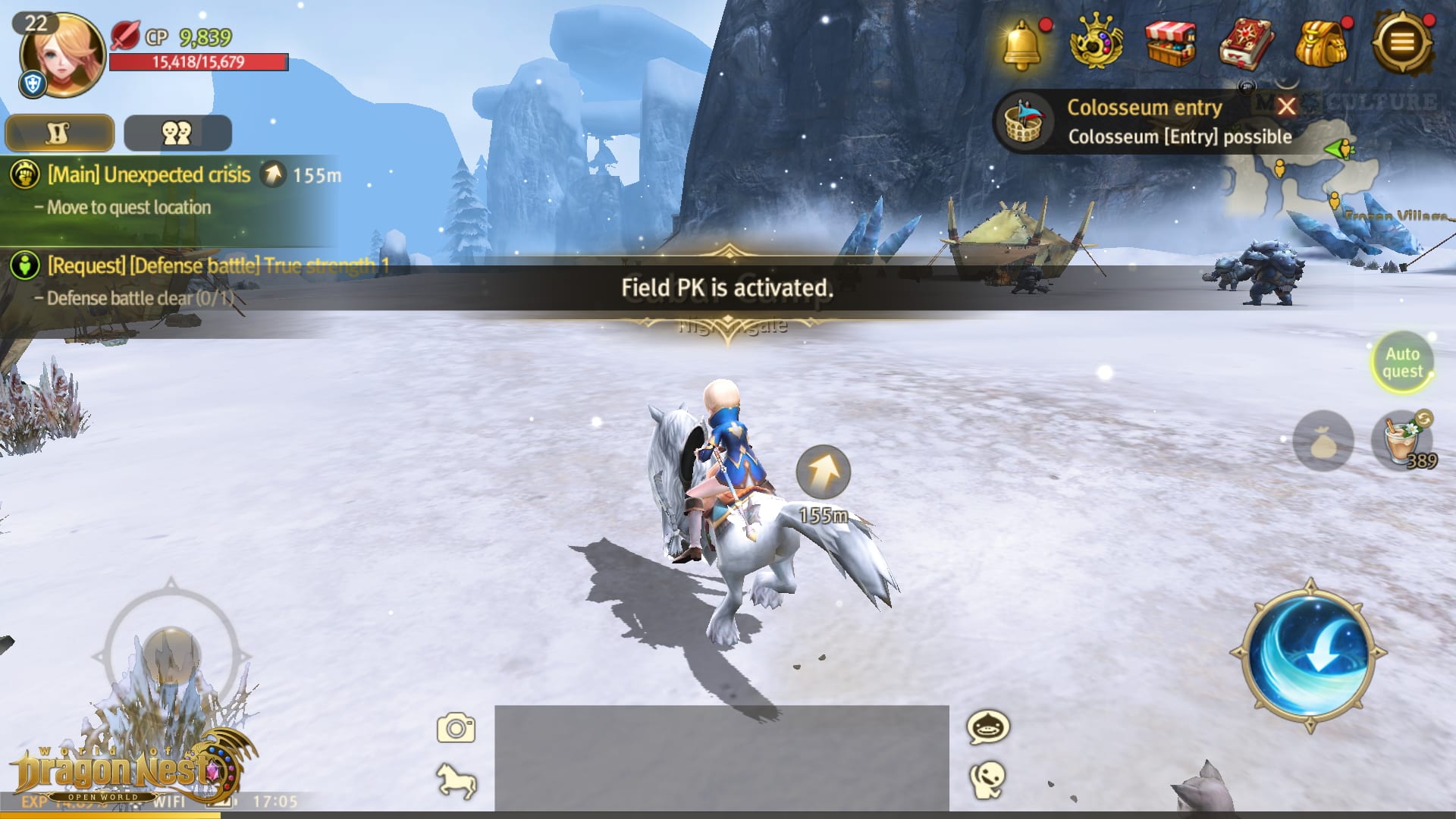Open the crown and palette icon menu
This screenshot has height=819, width=1456.
coord(1096,42)
